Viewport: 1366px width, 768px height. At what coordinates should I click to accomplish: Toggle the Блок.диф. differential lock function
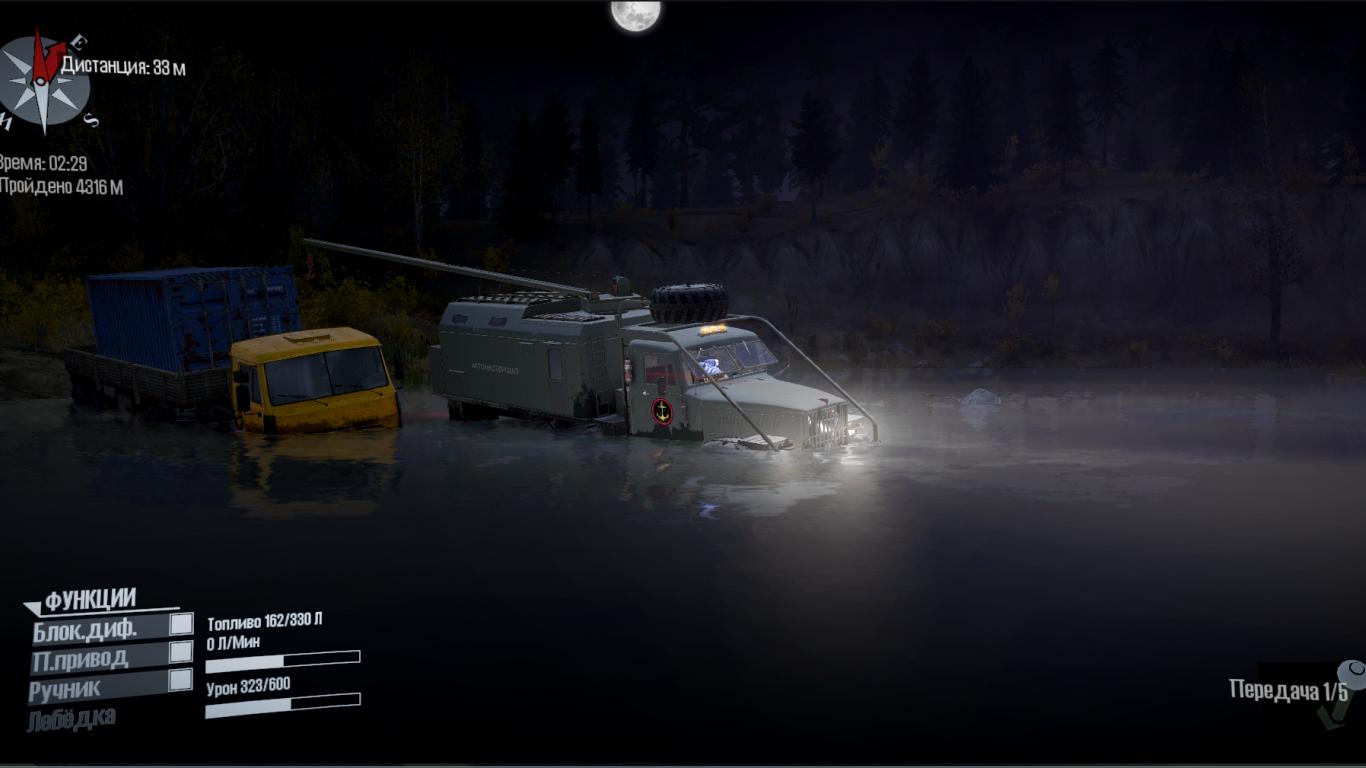(x=181, y=625)
